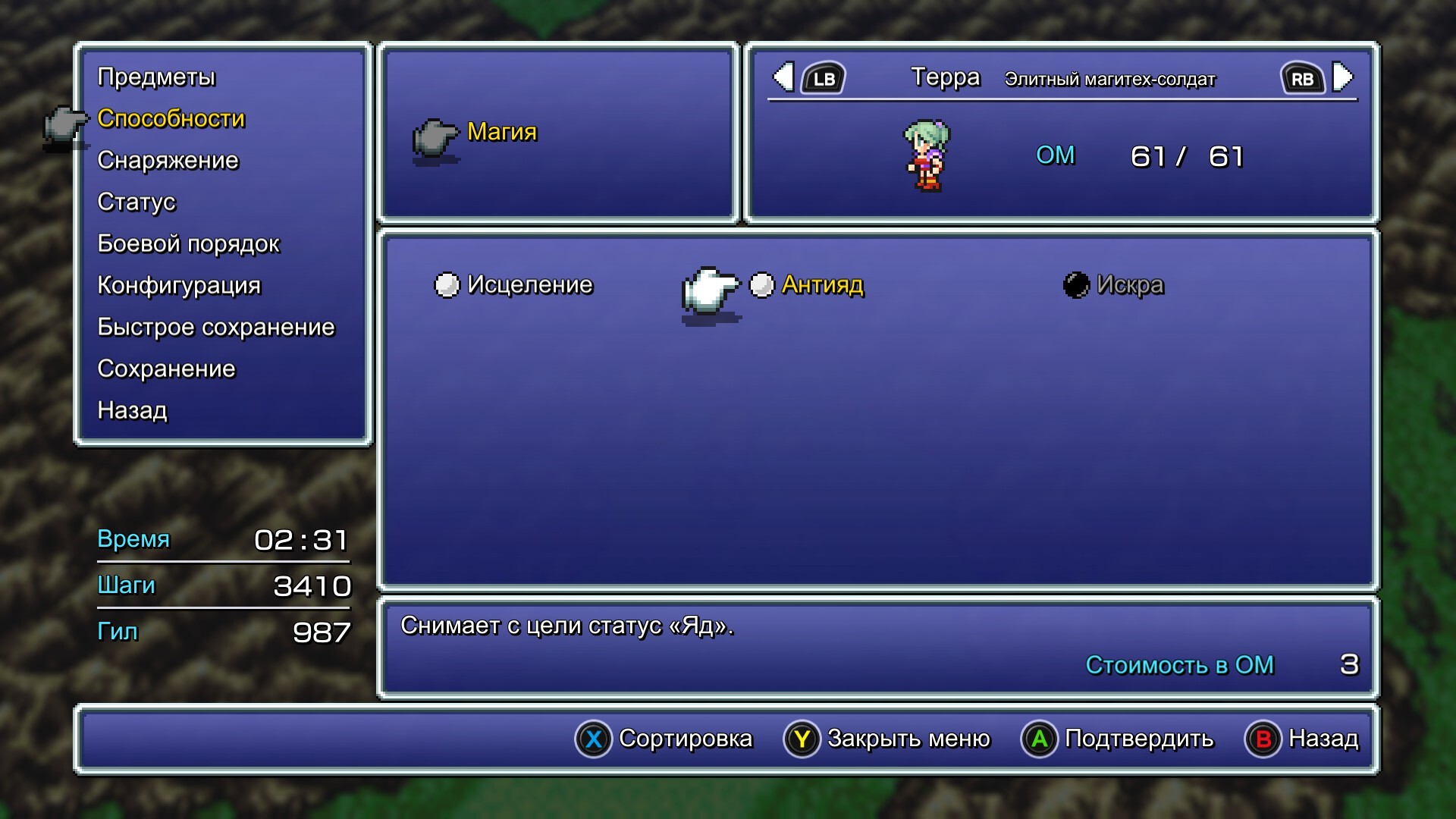This screenshot has width=1456, height=819.
Task: Choose the Статус menu entry
Action: click(x=136, y=202)
